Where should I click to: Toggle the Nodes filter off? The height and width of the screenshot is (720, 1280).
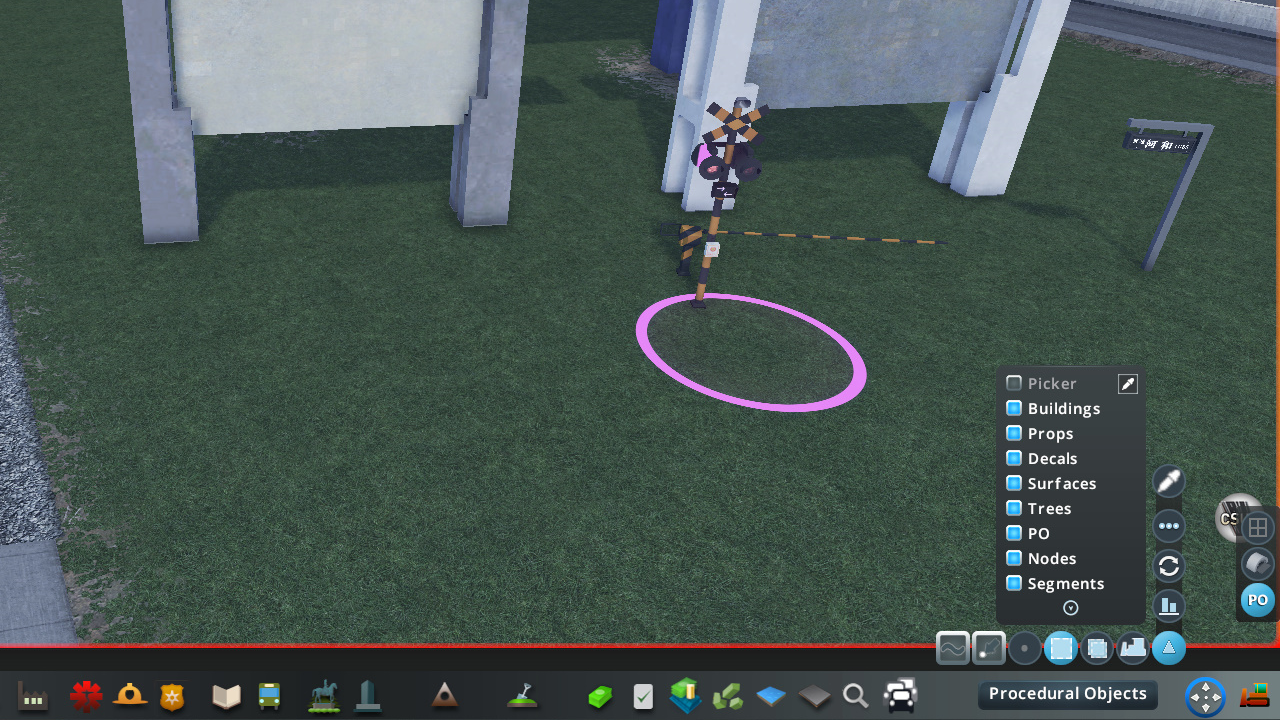pyautogui.click(x=1013, y=558)
